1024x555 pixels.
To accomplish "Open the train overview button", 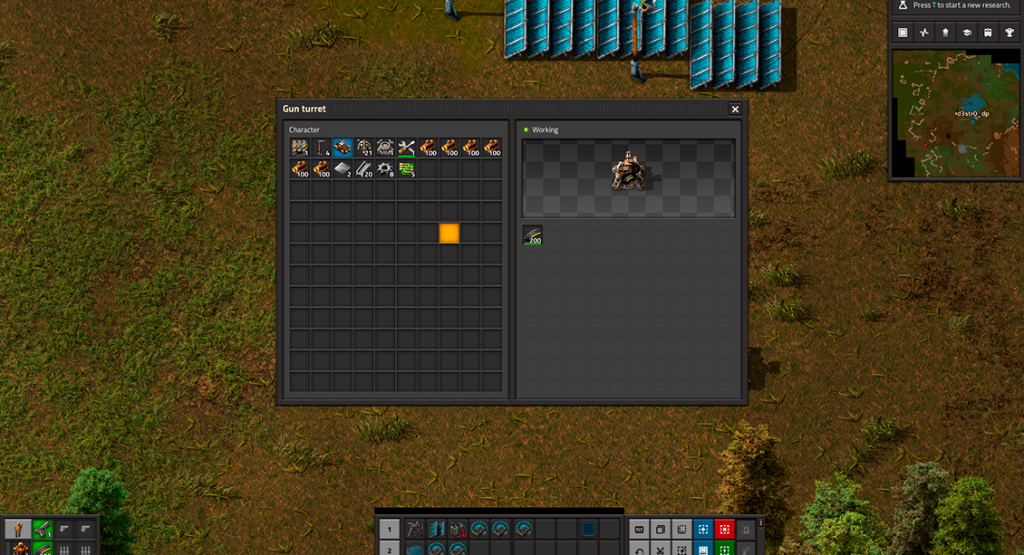I will 989,33.
